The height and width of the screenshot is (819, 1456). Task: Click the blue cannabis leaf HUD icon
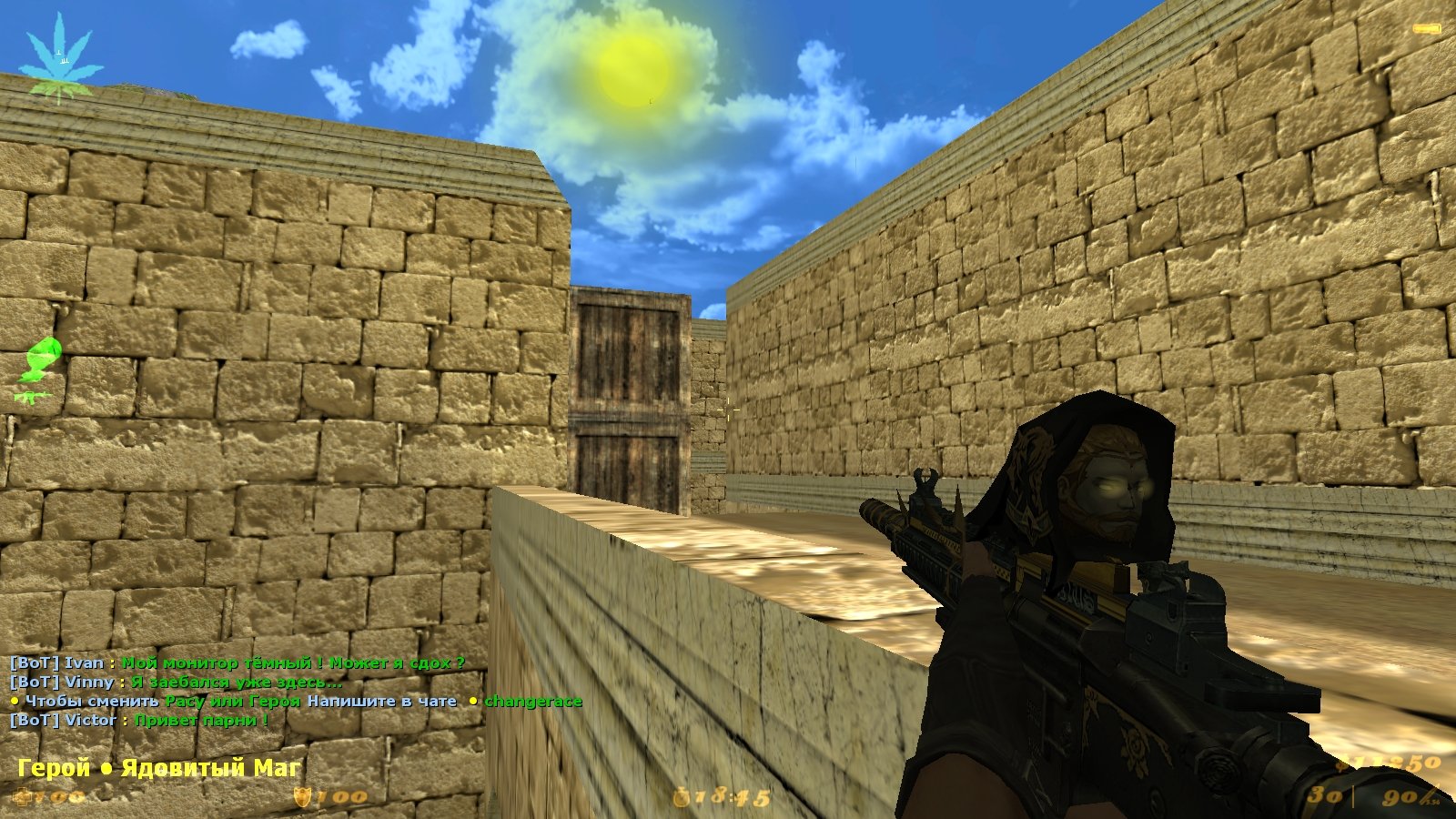58,56
